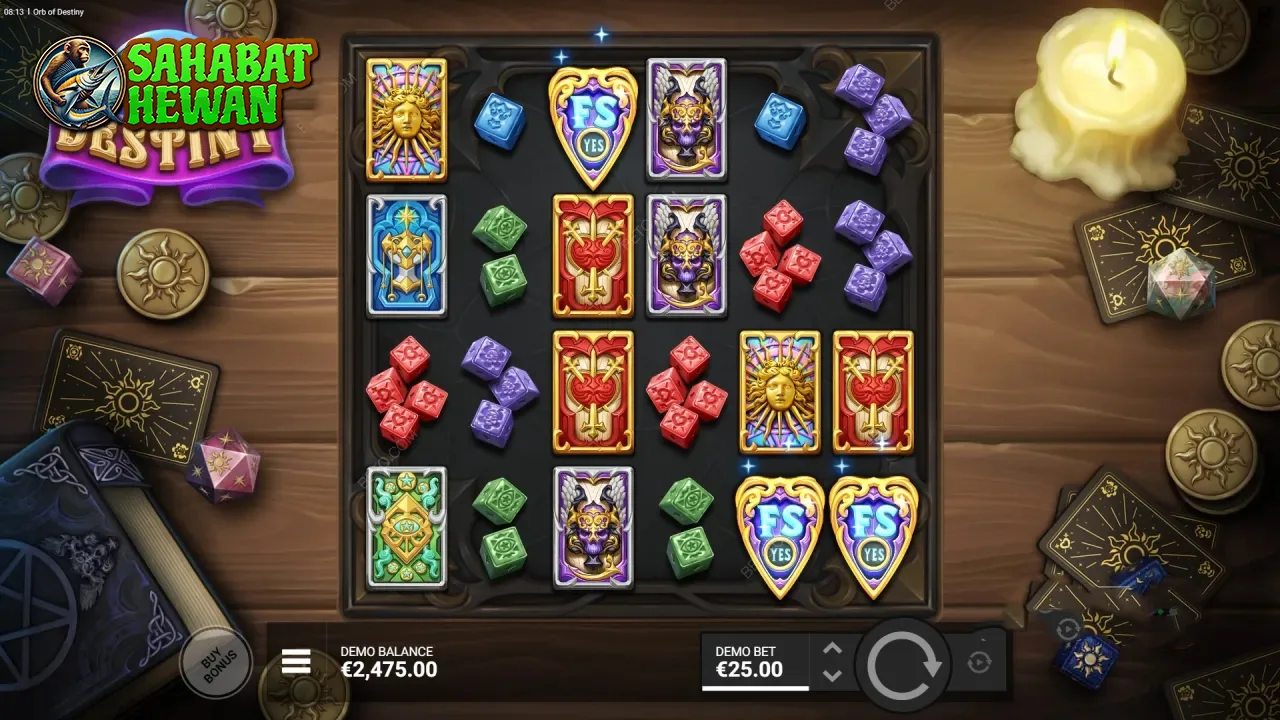Select the winged skull card on bottom row
This screenshot has height=720, width=1280.
coord(593,527)
